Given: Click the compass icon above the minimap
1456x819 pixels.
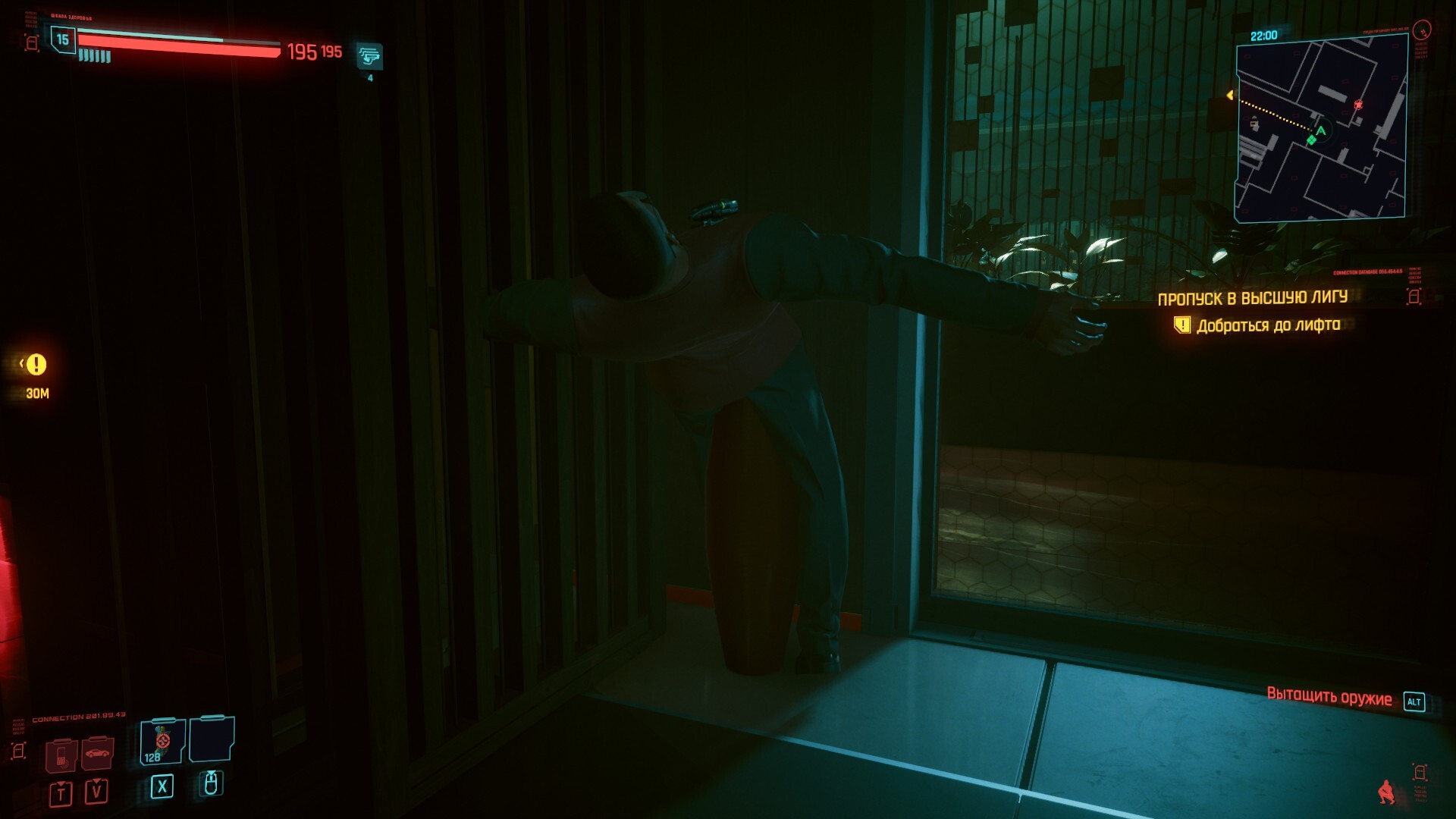Looking at the screenshot, I should [1423, 30].
